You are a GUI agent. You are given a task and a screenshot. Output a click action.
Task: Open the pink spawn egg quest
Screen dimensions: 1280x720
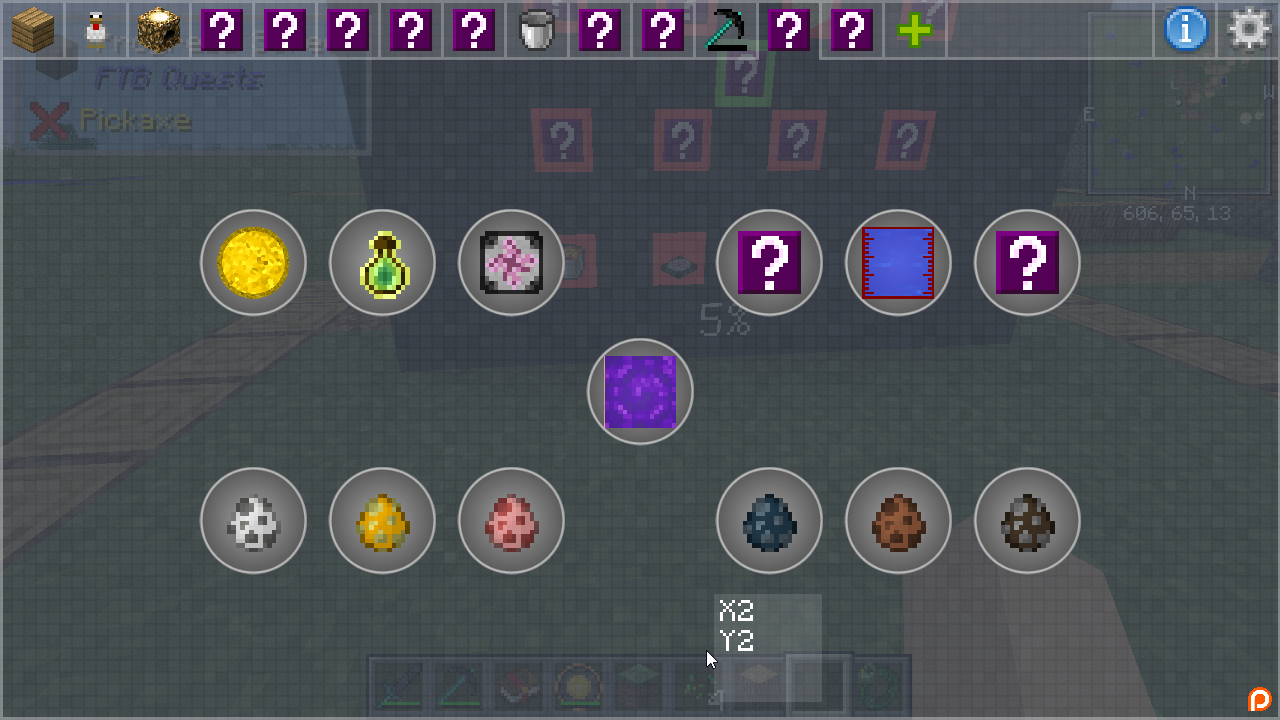(x=511, y=521)
